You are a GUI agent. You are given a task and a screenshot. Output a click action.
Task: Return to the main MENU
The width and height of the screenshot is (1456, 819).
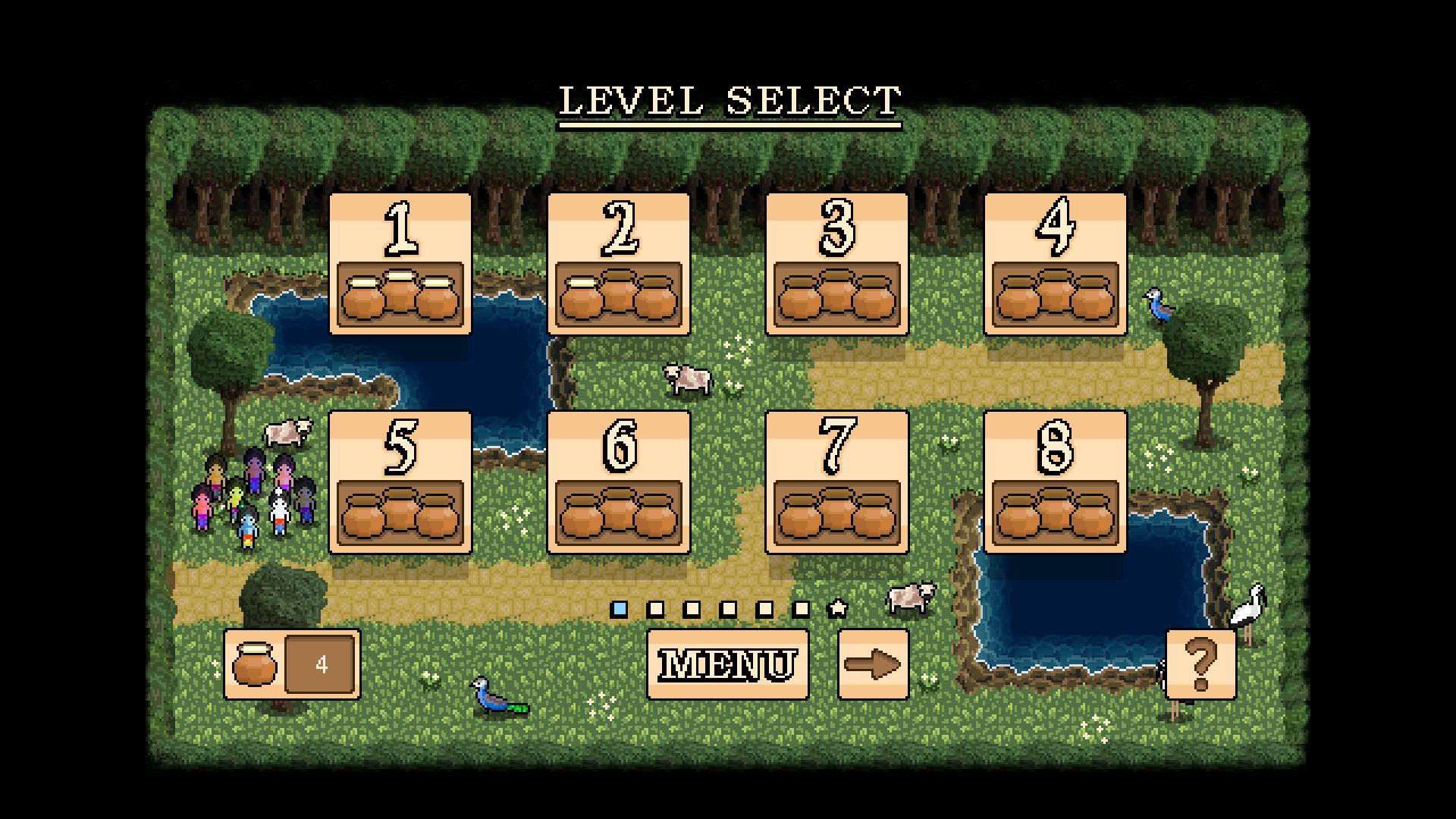727,664
